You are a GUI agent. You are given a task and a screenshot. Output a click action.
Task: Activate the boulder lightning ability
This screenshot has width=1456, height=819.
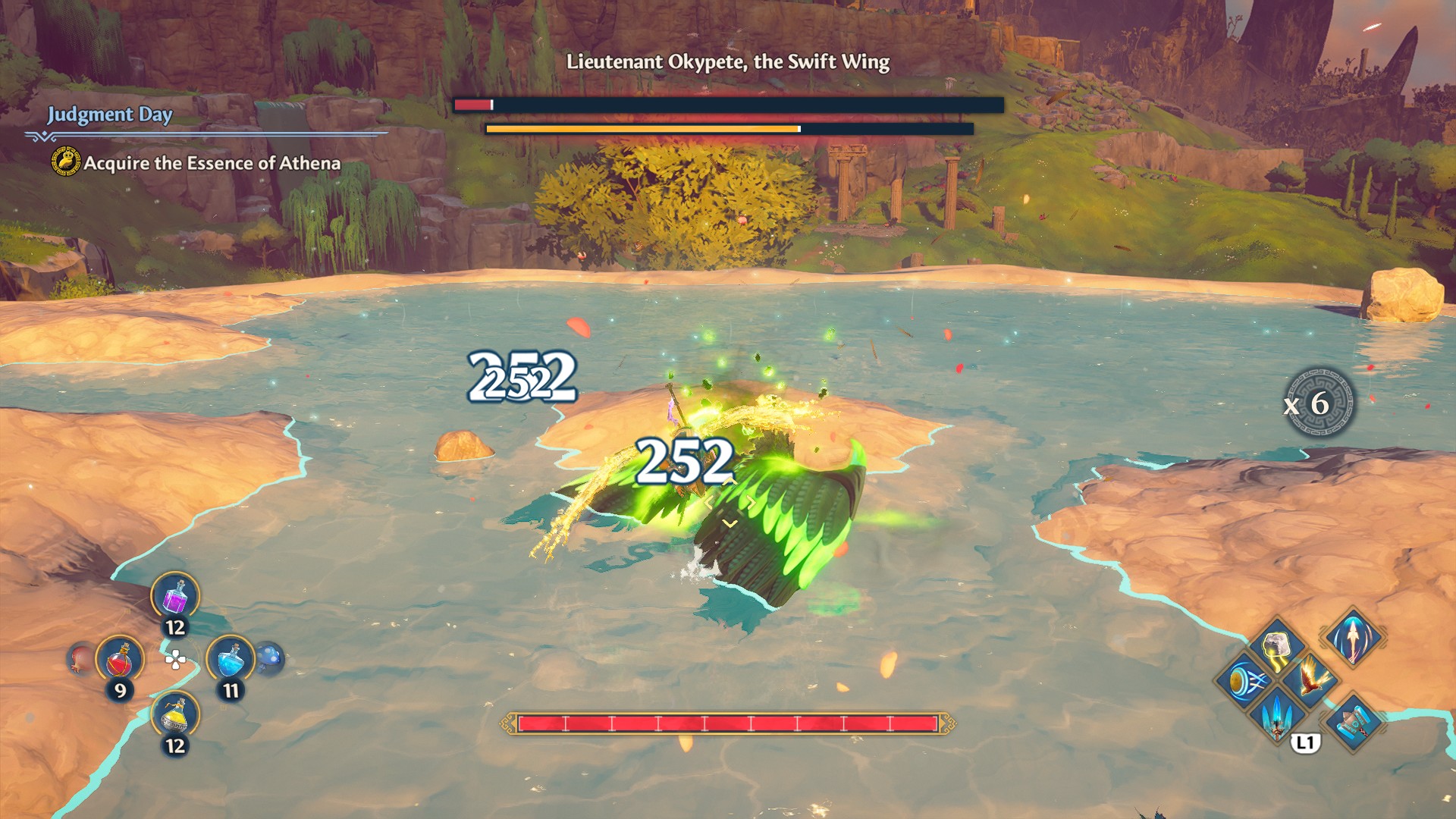pyautogui.click(x=1279, y=647)
